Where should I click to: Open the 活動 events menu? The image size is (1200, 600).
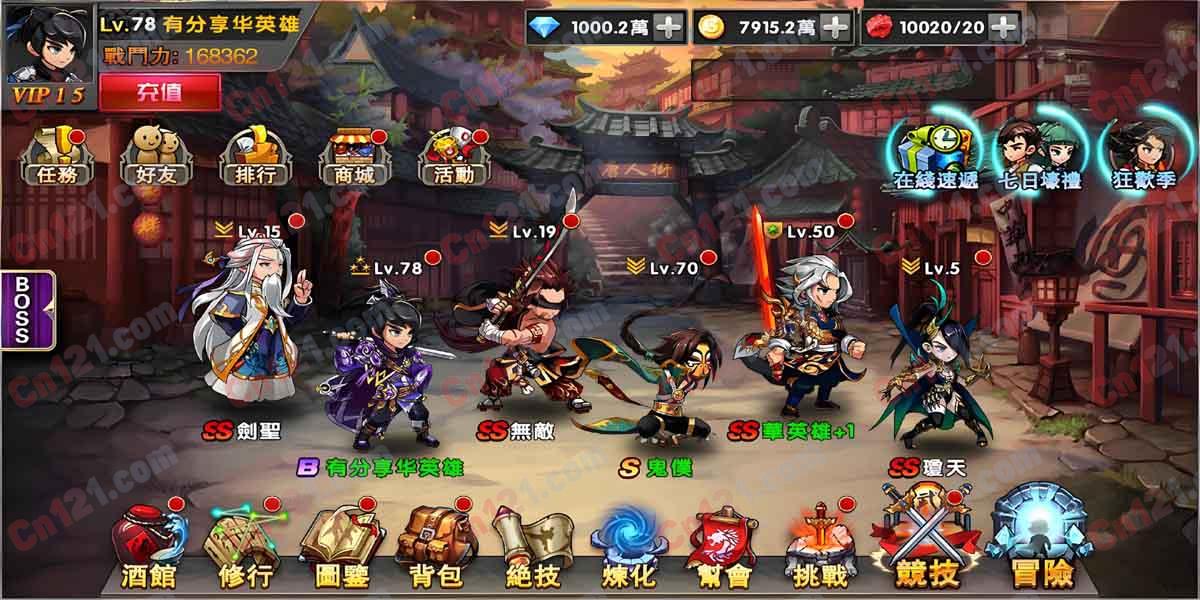tap(451, 158)
